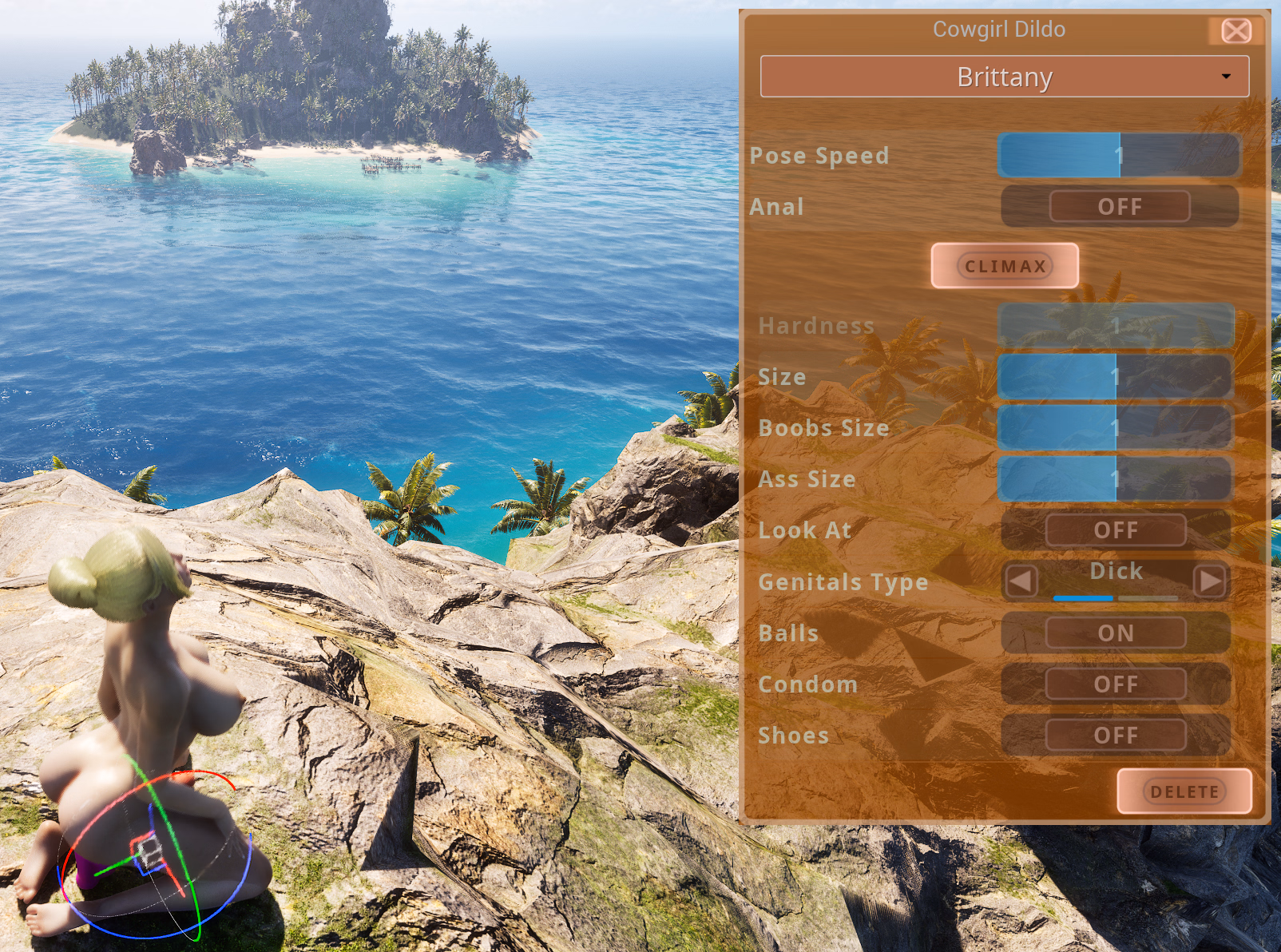Set the Boobs Size slider
This screenshot has width=1281, height=952.
[1115, 427]
